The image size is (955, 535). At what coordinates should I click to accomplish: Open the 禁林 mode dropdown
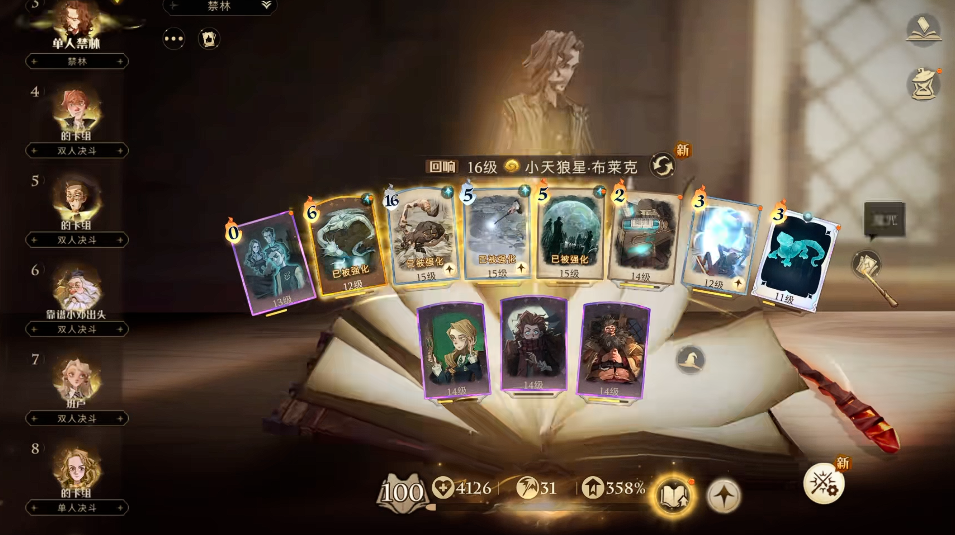[219, 6]
